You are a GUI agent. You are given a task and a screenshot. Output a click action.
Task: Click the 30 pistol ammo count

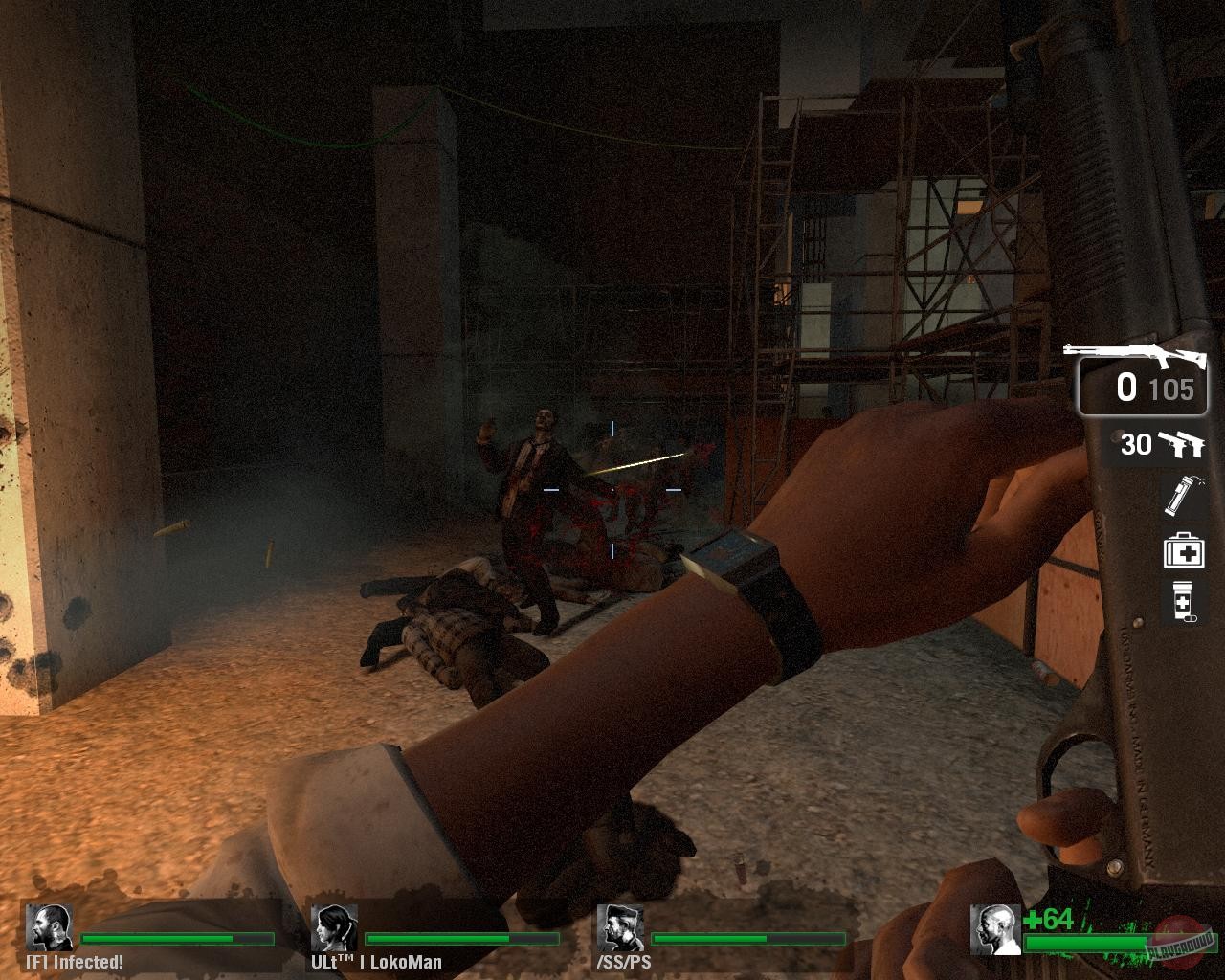point(1136,443)
